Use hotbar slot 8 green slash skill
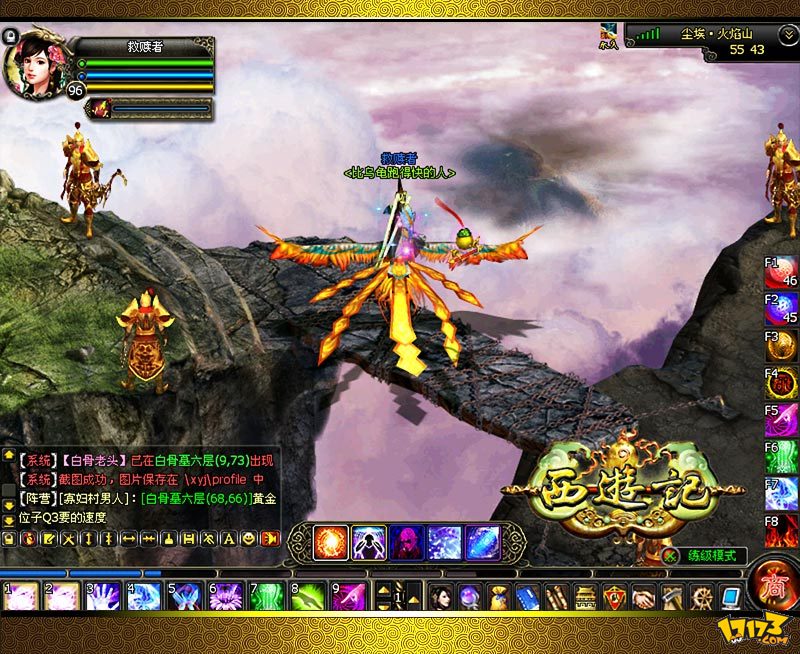 [x=309, y=597]
